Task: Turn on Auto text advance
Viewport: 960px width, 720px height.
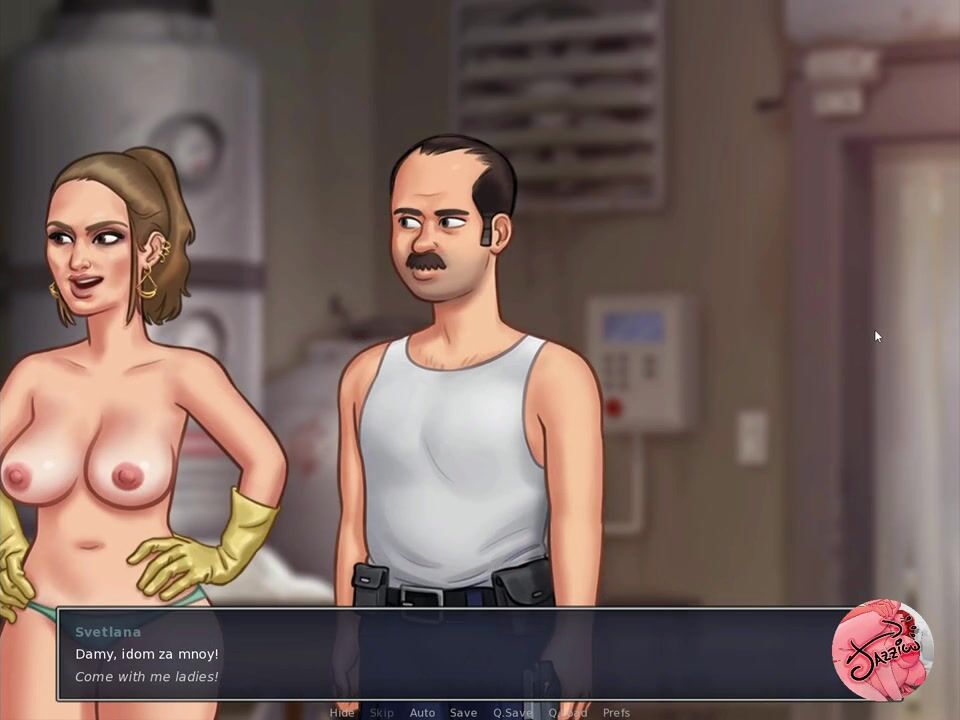Action: pos(422,713)
